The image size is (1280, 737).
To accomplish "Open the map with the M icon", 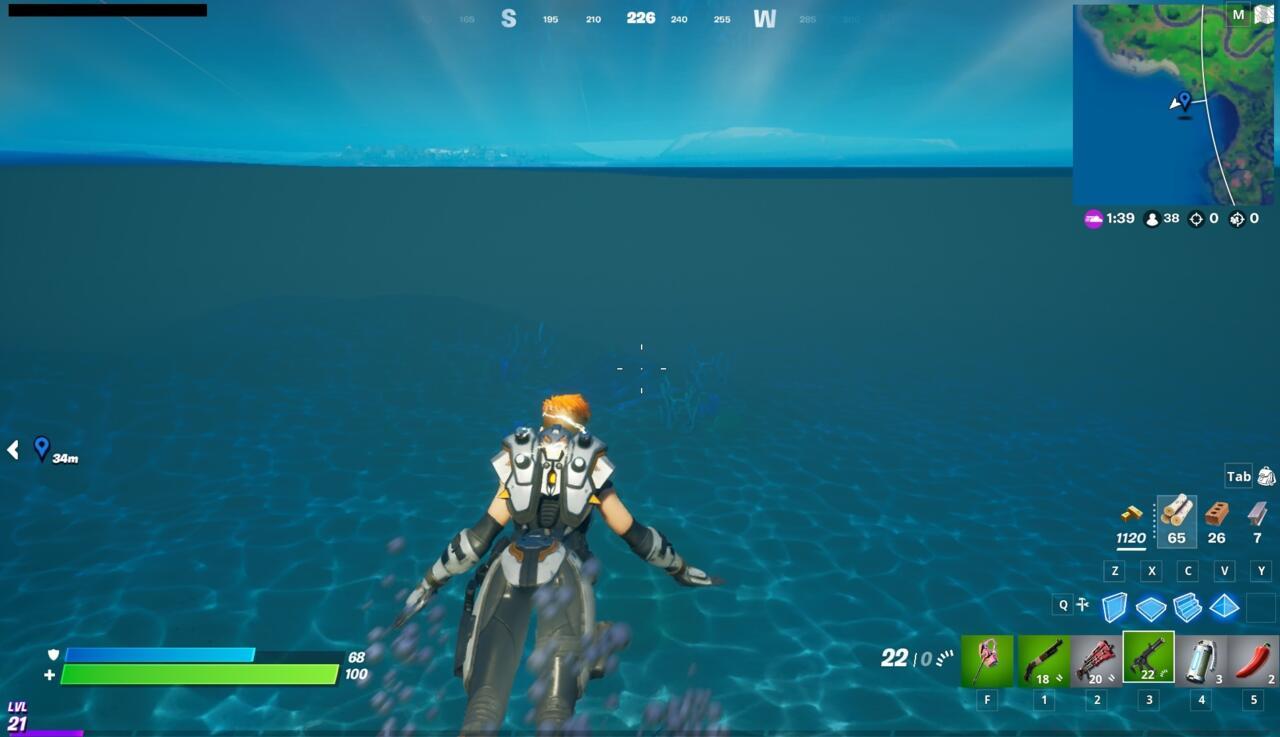I will tap(1237, 15).
